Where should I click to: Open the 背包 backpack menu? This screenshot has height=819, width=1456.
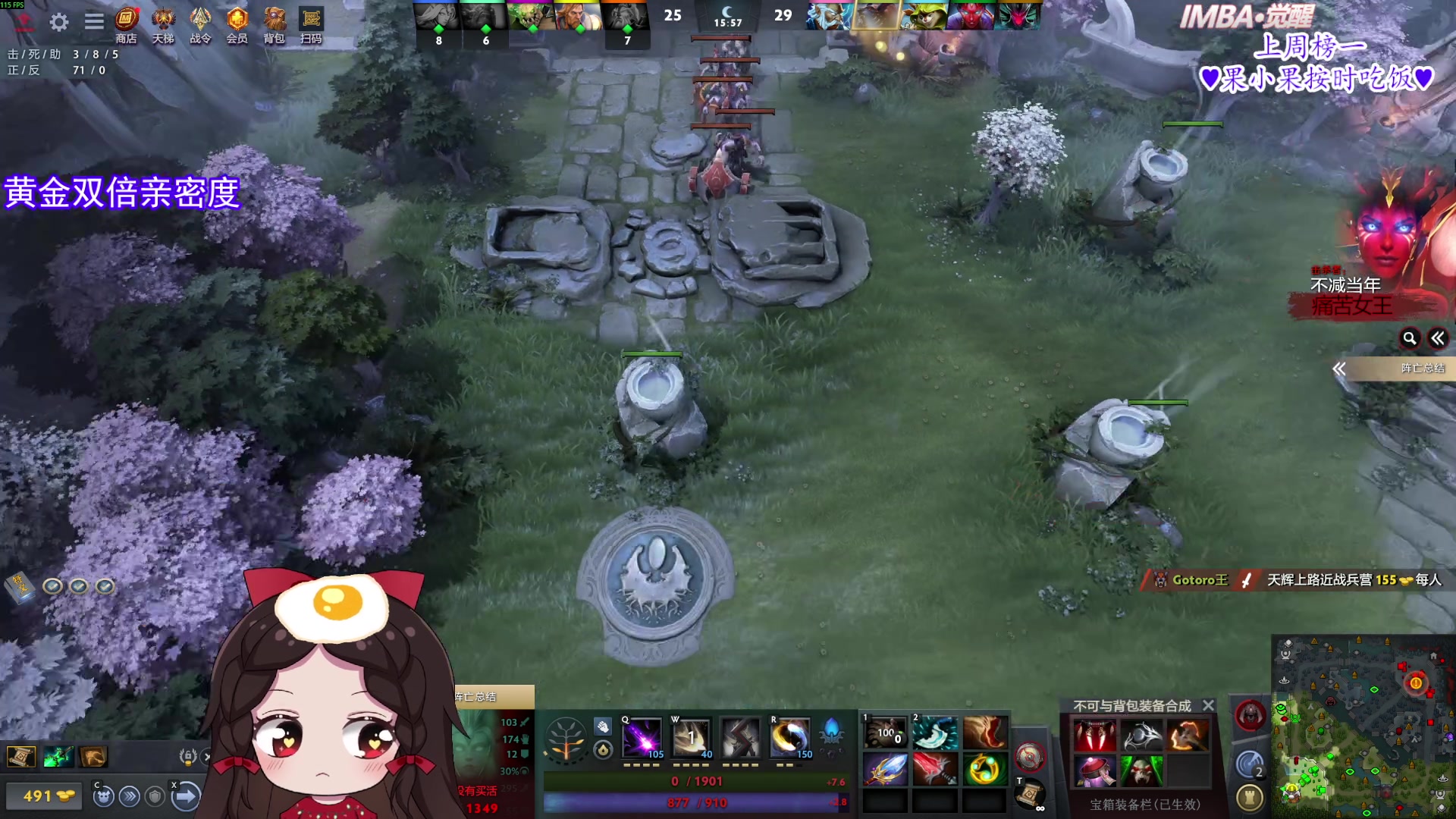[274, 24]
